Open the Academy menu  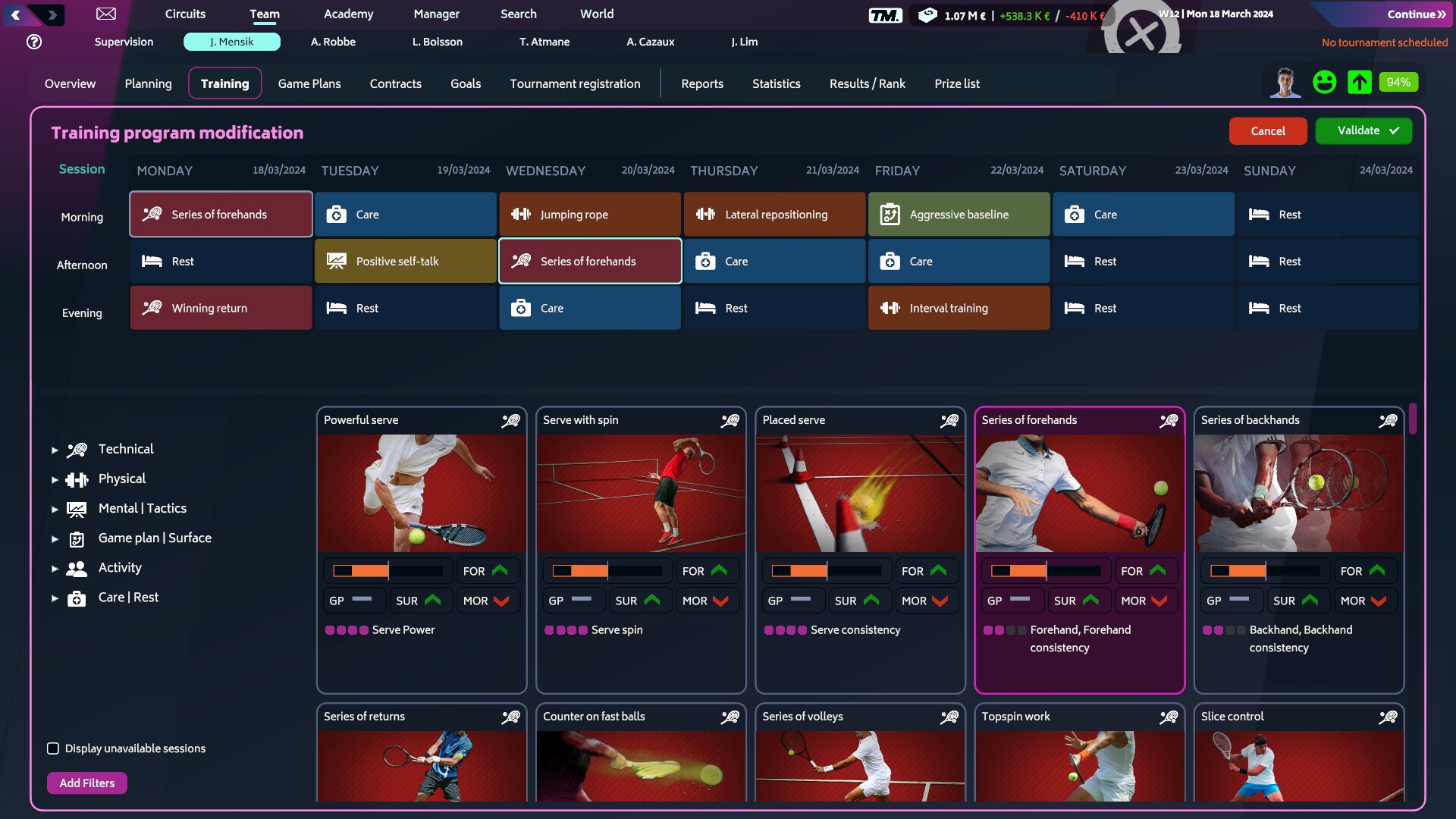pos(348,14)
